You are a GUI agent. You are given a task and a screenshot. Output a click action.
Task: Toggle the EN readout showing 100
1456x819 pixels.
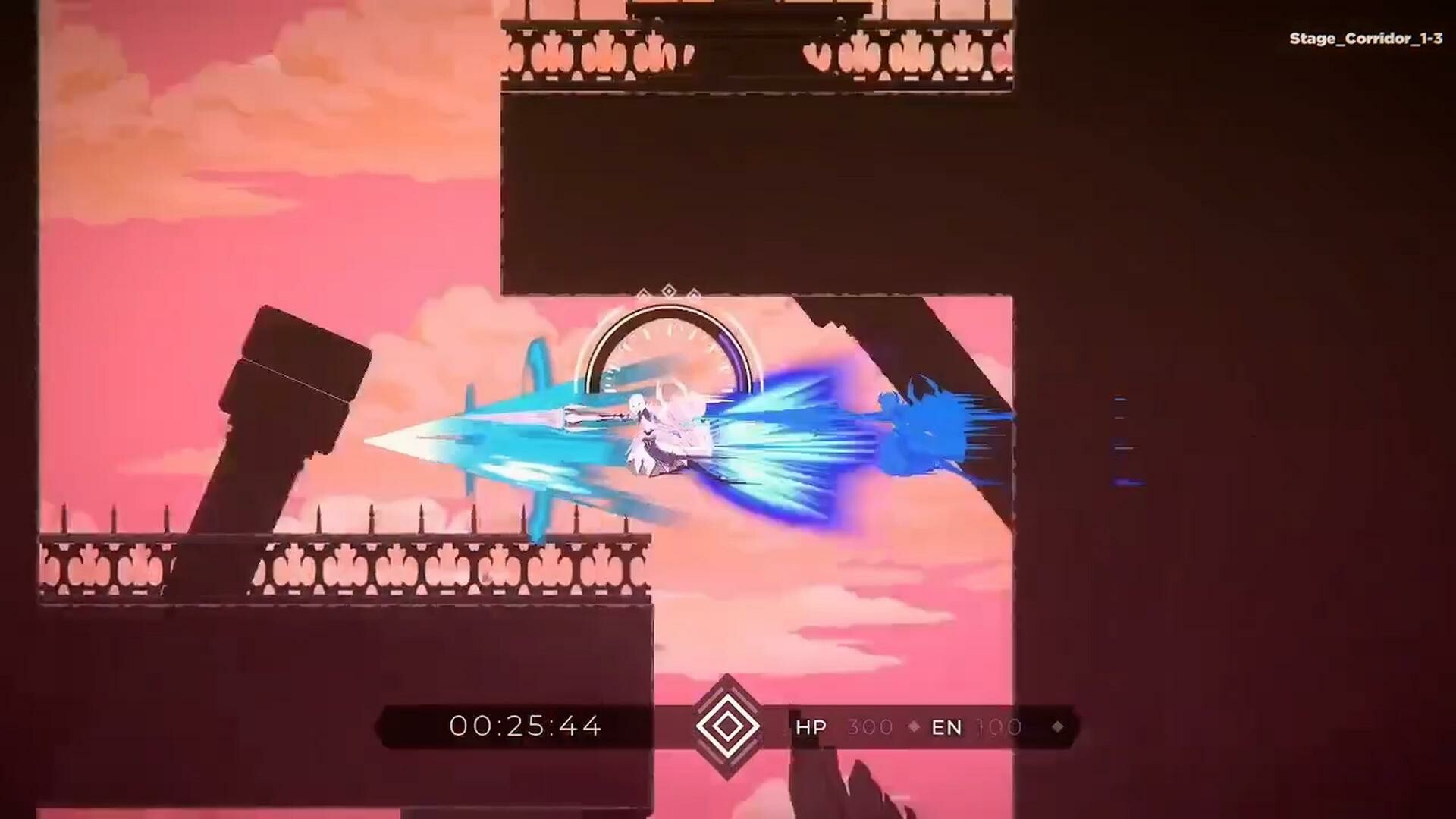(x=997, y=727)
